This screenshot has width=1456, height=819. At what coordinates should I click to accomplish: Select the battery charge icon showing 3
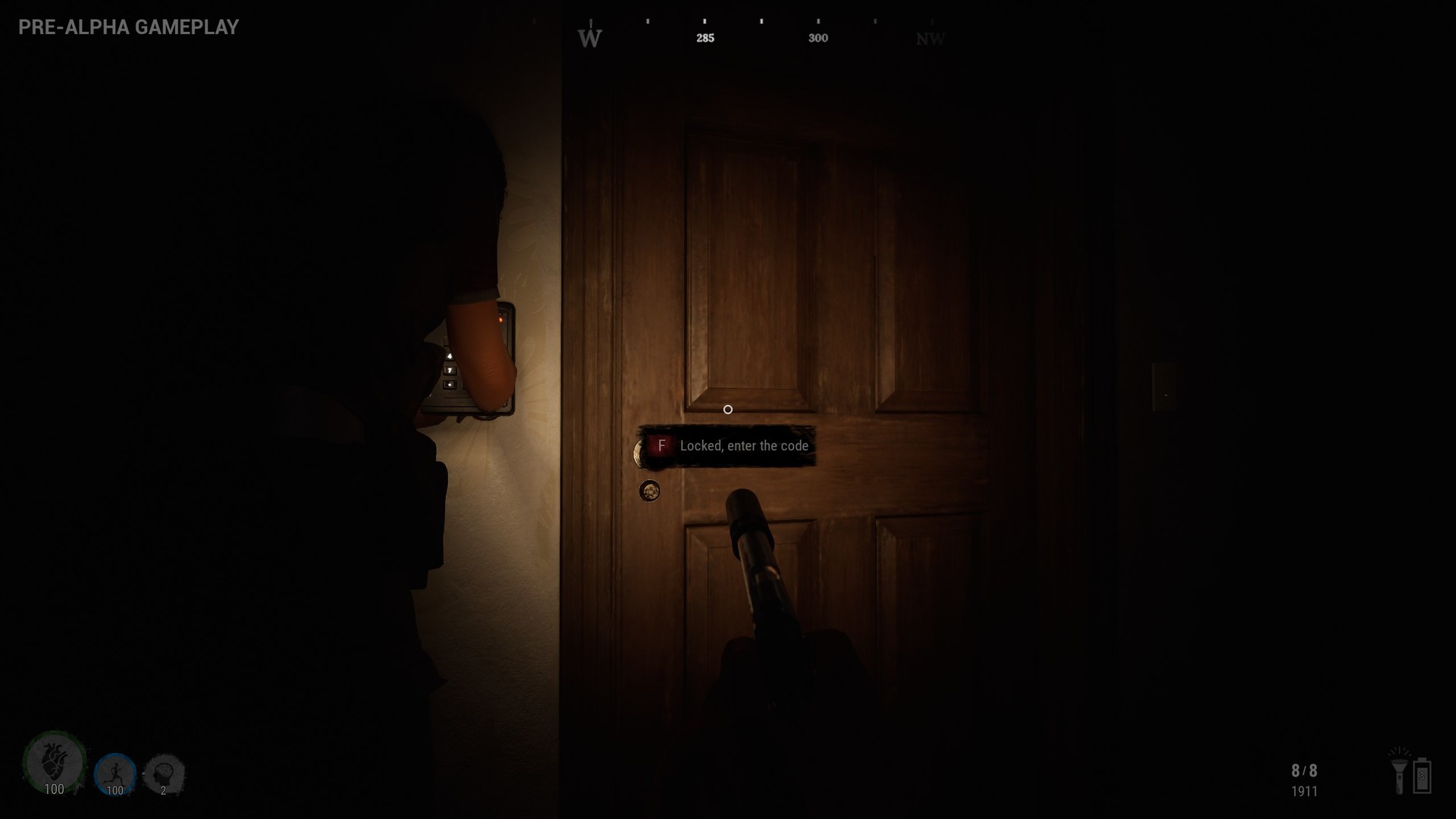1423,777
